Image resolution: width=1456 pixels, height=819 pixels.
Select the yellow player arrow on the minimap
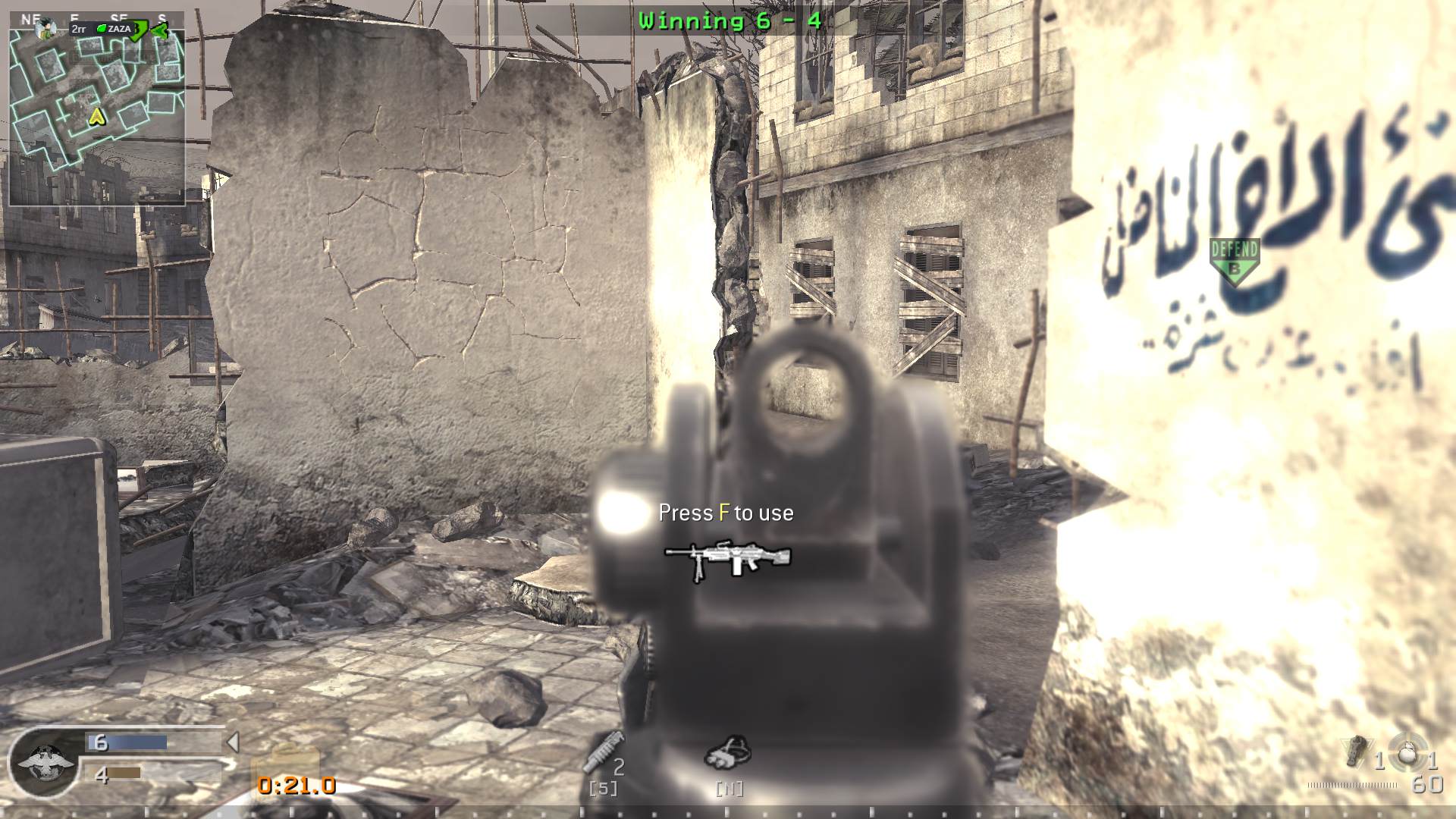point(96,116)
